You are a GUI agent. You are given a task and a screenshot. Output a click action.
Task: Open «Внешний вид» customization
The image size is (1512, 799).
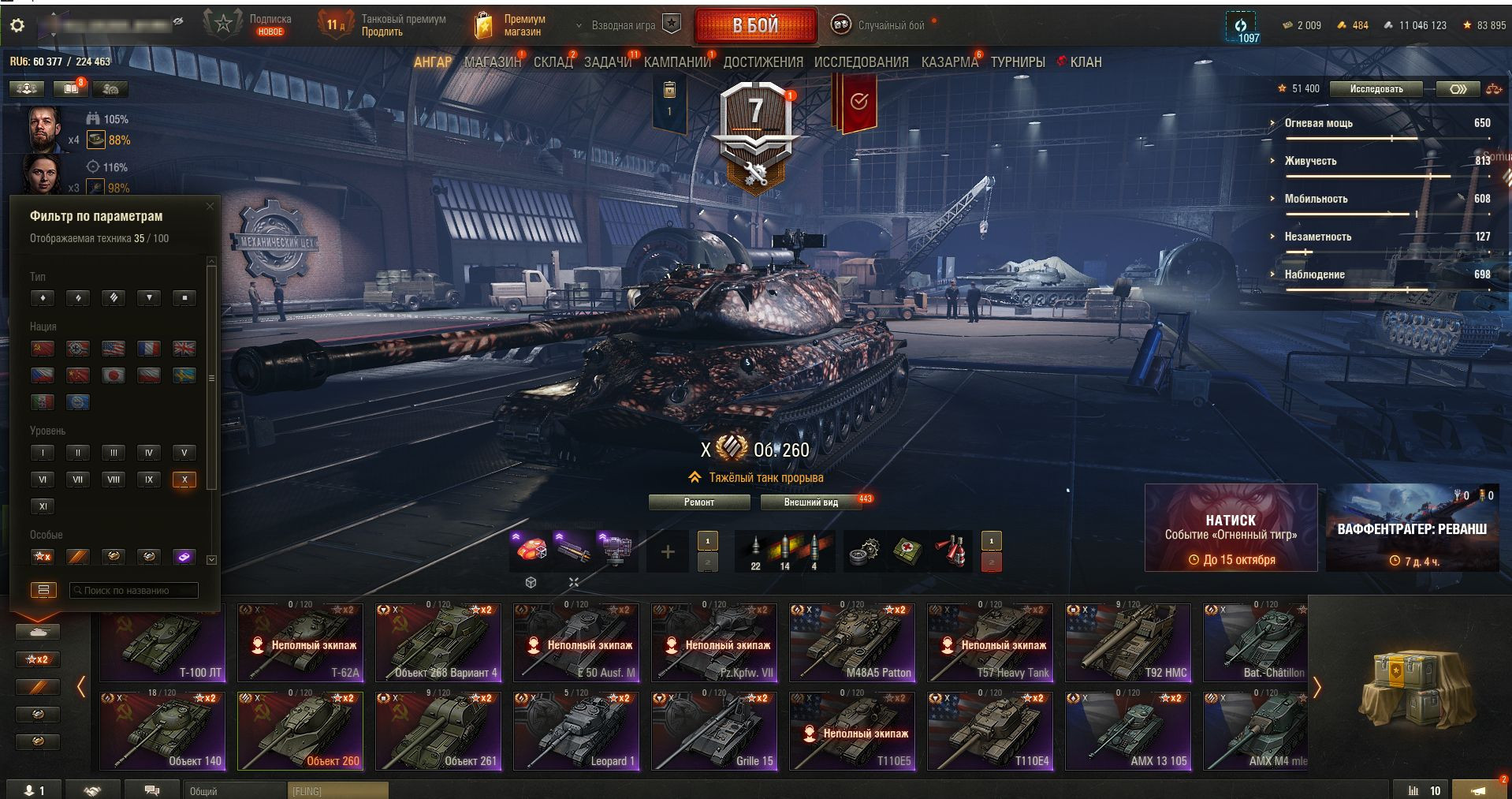pos(811,502)
